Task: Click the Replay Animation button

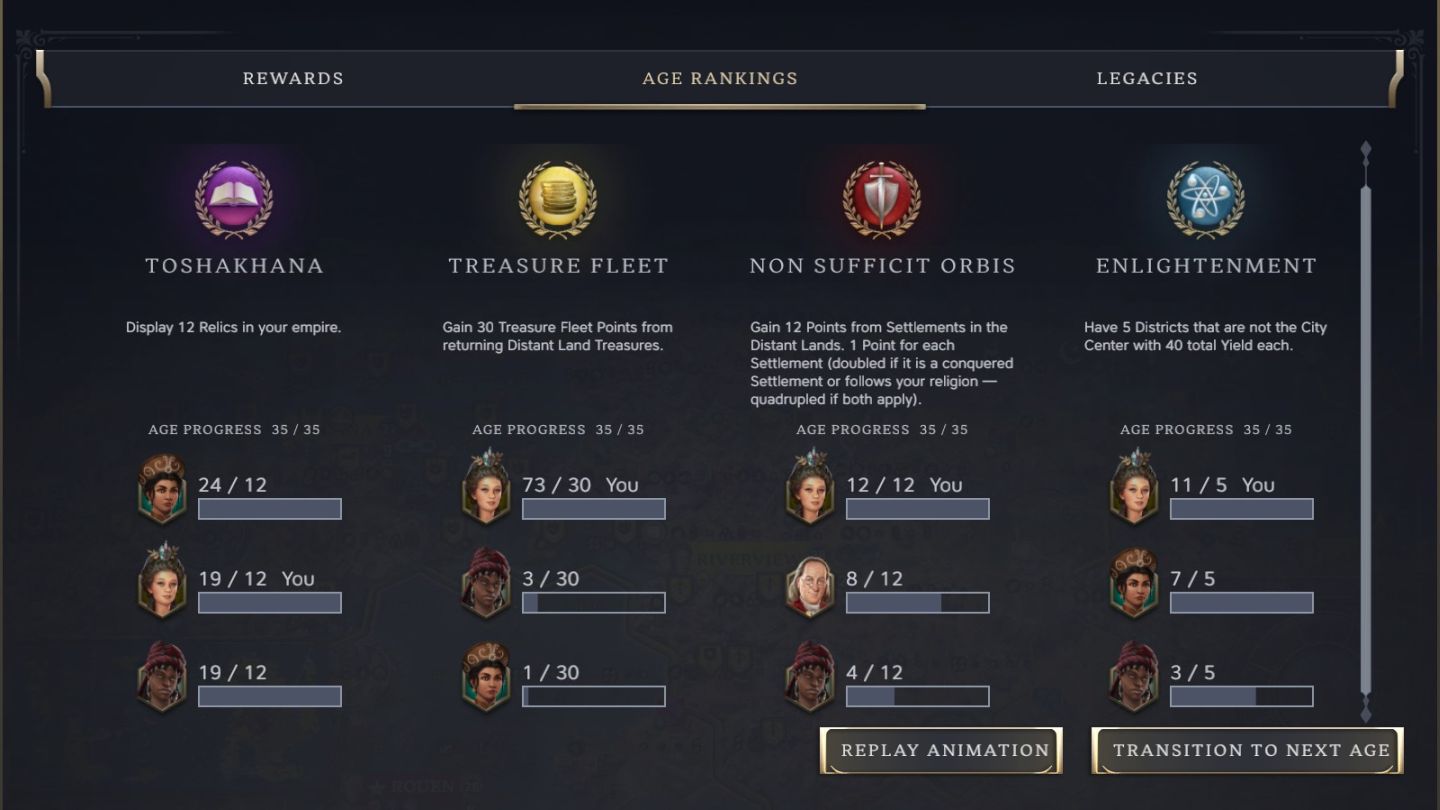Action: (941, 750)
